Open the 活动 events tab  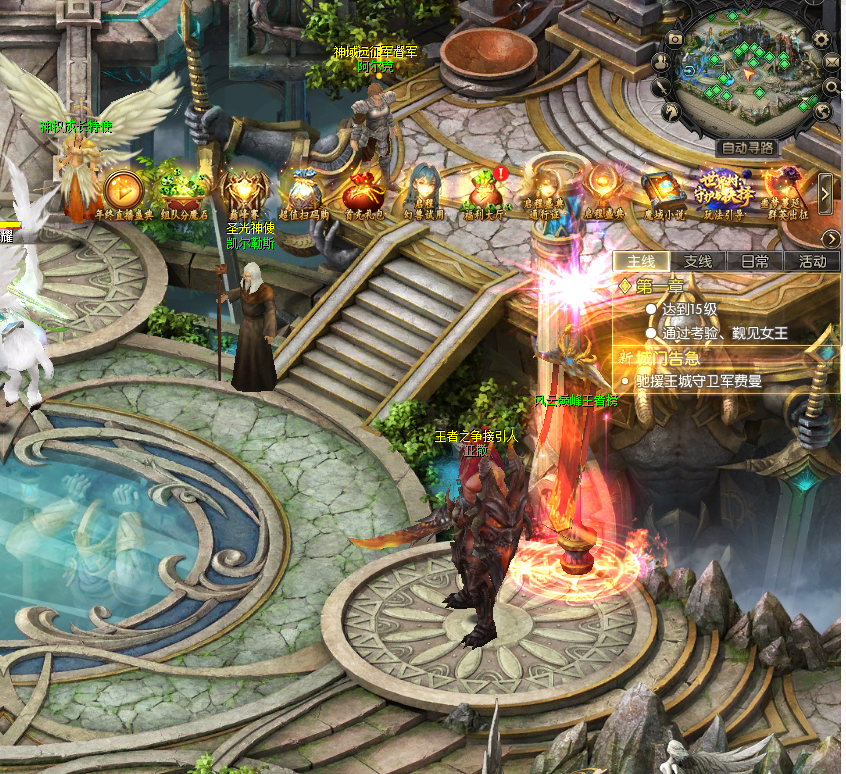point(812,261)
